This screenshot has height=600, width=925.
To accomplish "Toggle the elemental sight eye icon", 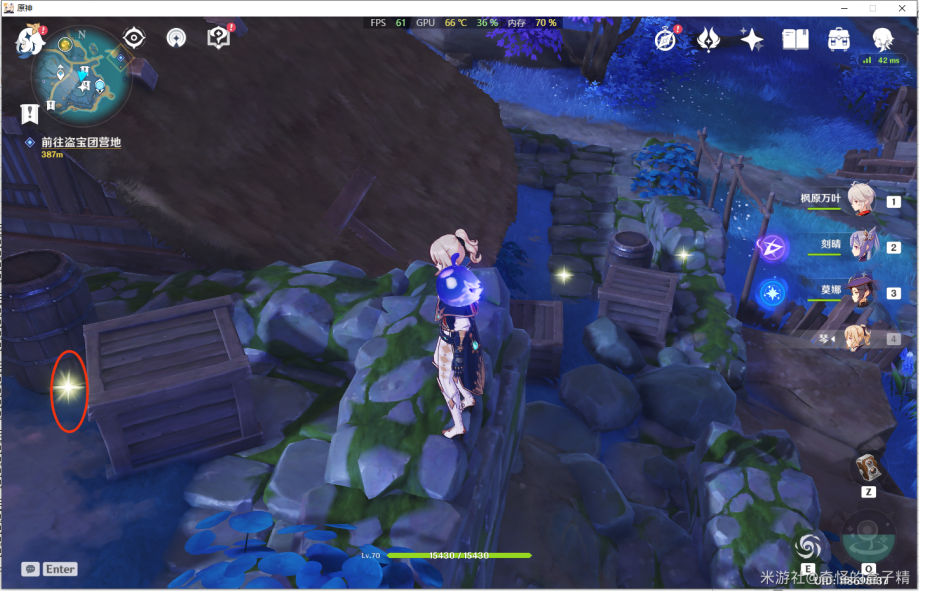I will click(133, 38).
